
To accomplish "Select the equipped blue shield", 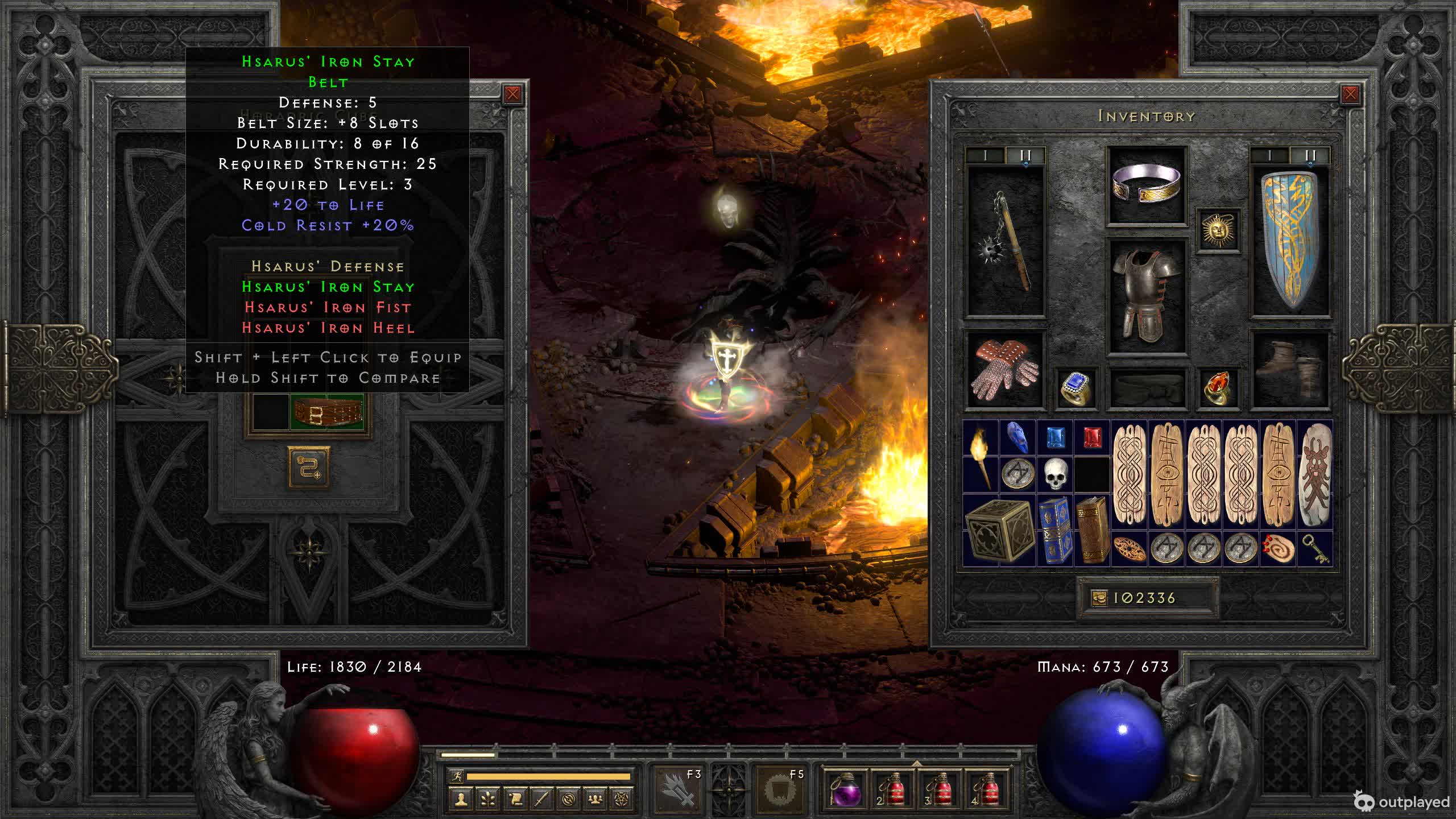I will point(1290,242).
